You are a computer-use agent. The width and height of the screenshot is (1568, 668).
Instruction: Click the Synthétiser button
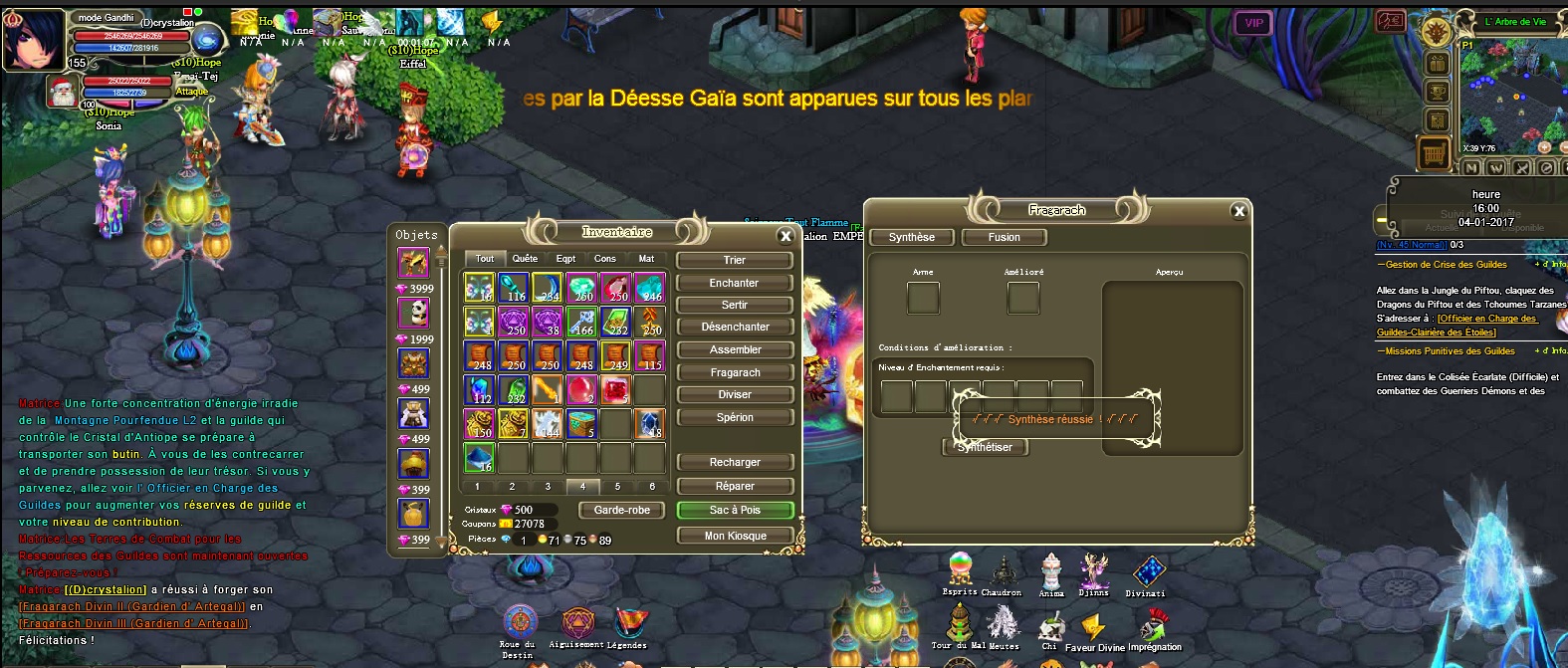[x=985, y=447]
